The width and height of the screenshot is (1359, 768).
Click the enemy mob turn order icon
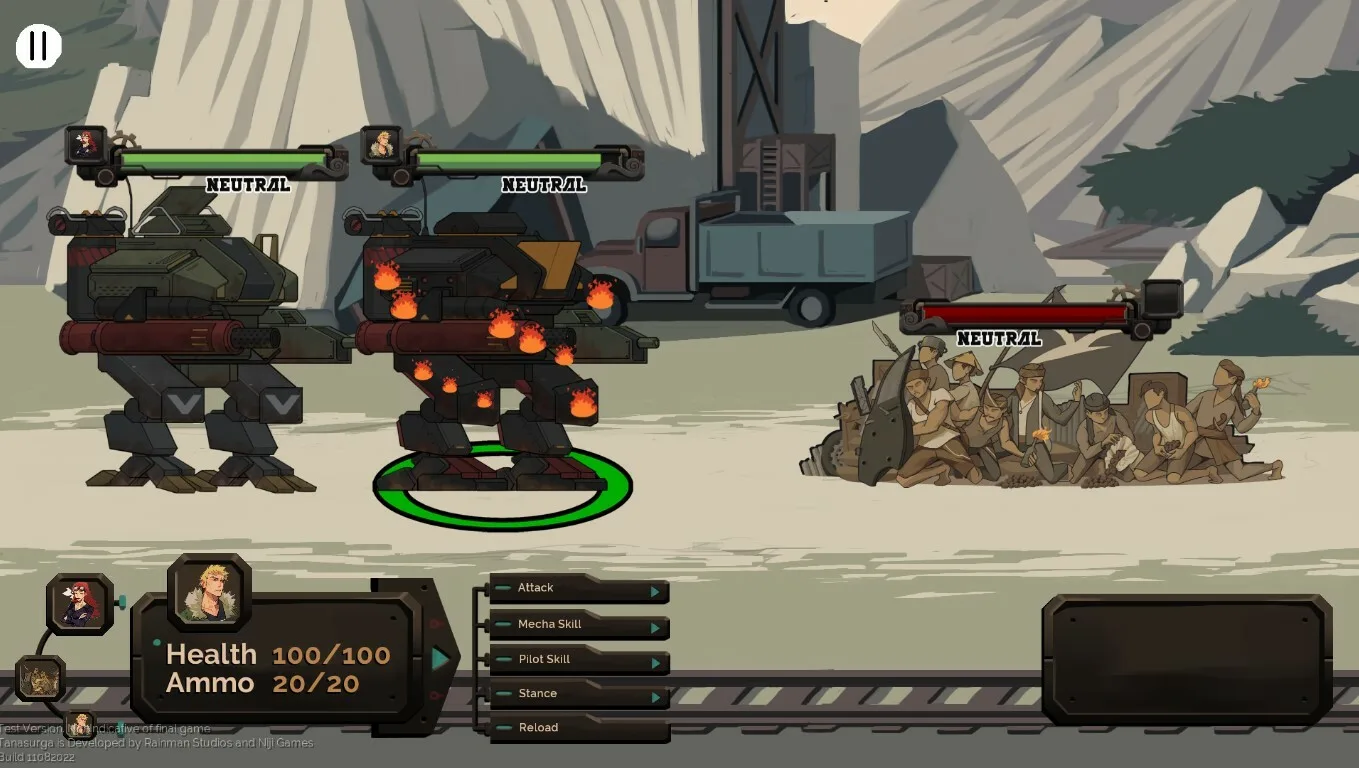point(41,679)
